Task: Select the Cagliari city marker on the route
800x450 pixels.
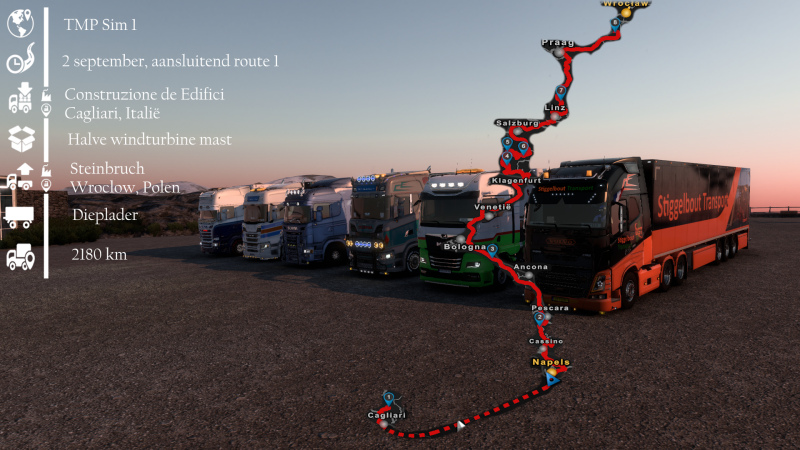Action: pyautogui.click(x=381, y=424)
